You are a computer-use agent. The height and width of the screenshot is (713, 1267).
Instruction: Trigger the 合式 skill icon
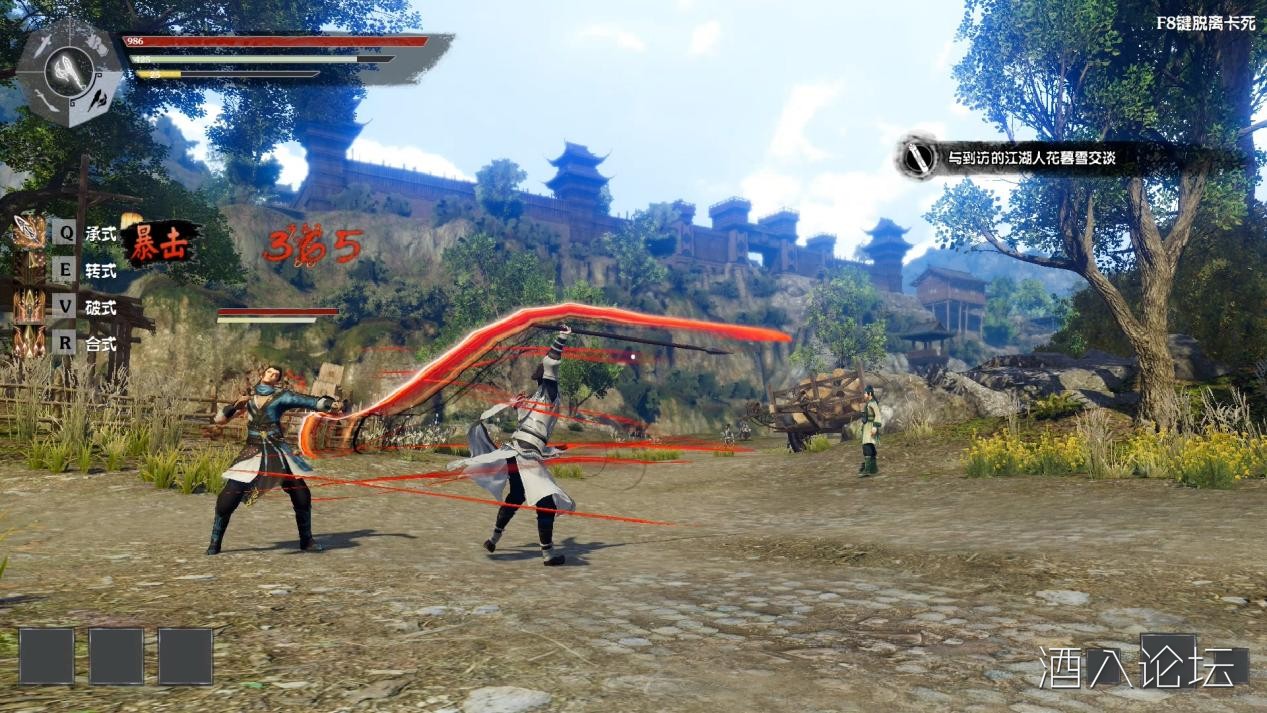(28, 342)
